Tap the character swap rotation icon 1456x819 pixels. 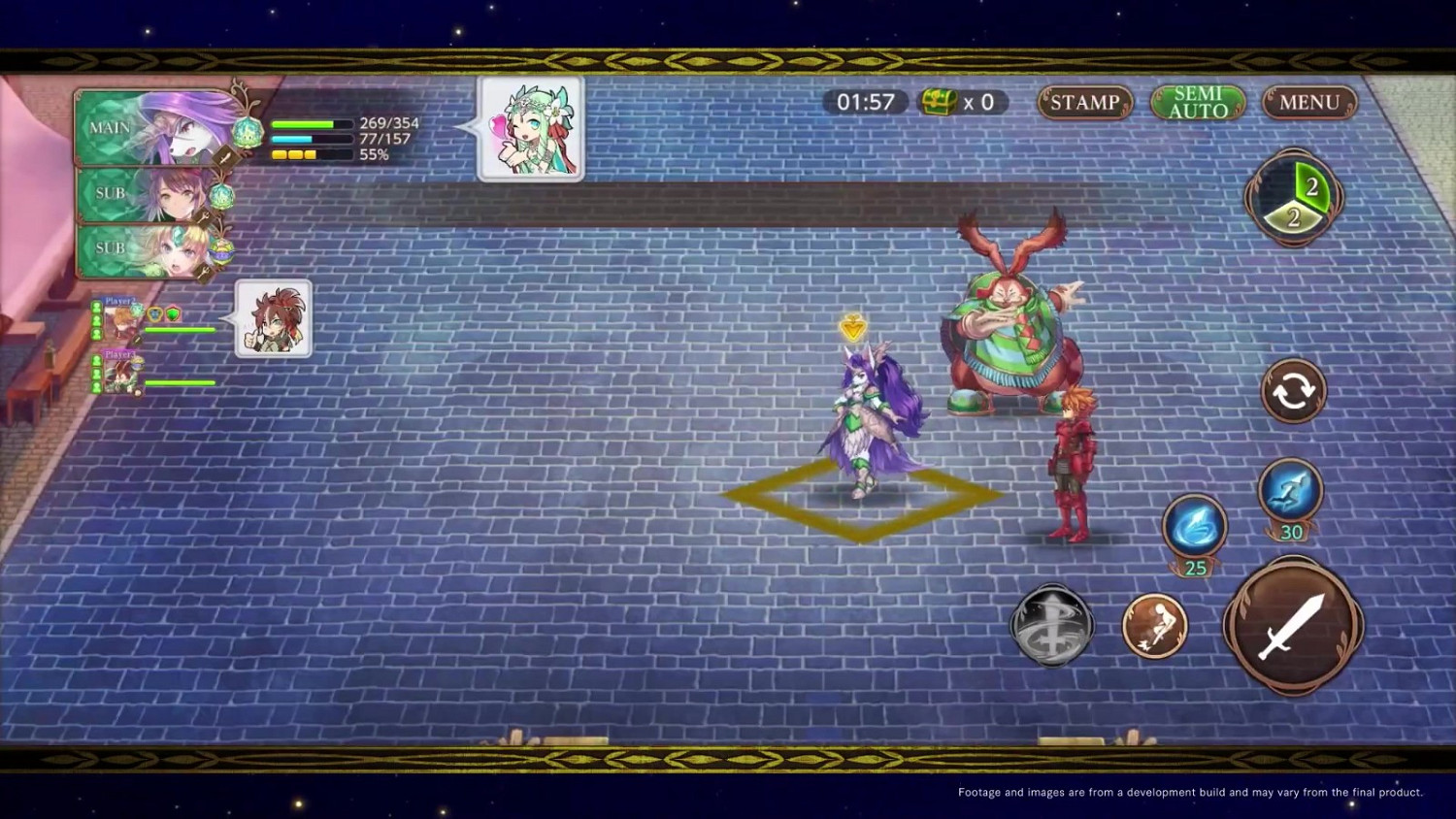pyautogui.click(x=1294, y=389)
